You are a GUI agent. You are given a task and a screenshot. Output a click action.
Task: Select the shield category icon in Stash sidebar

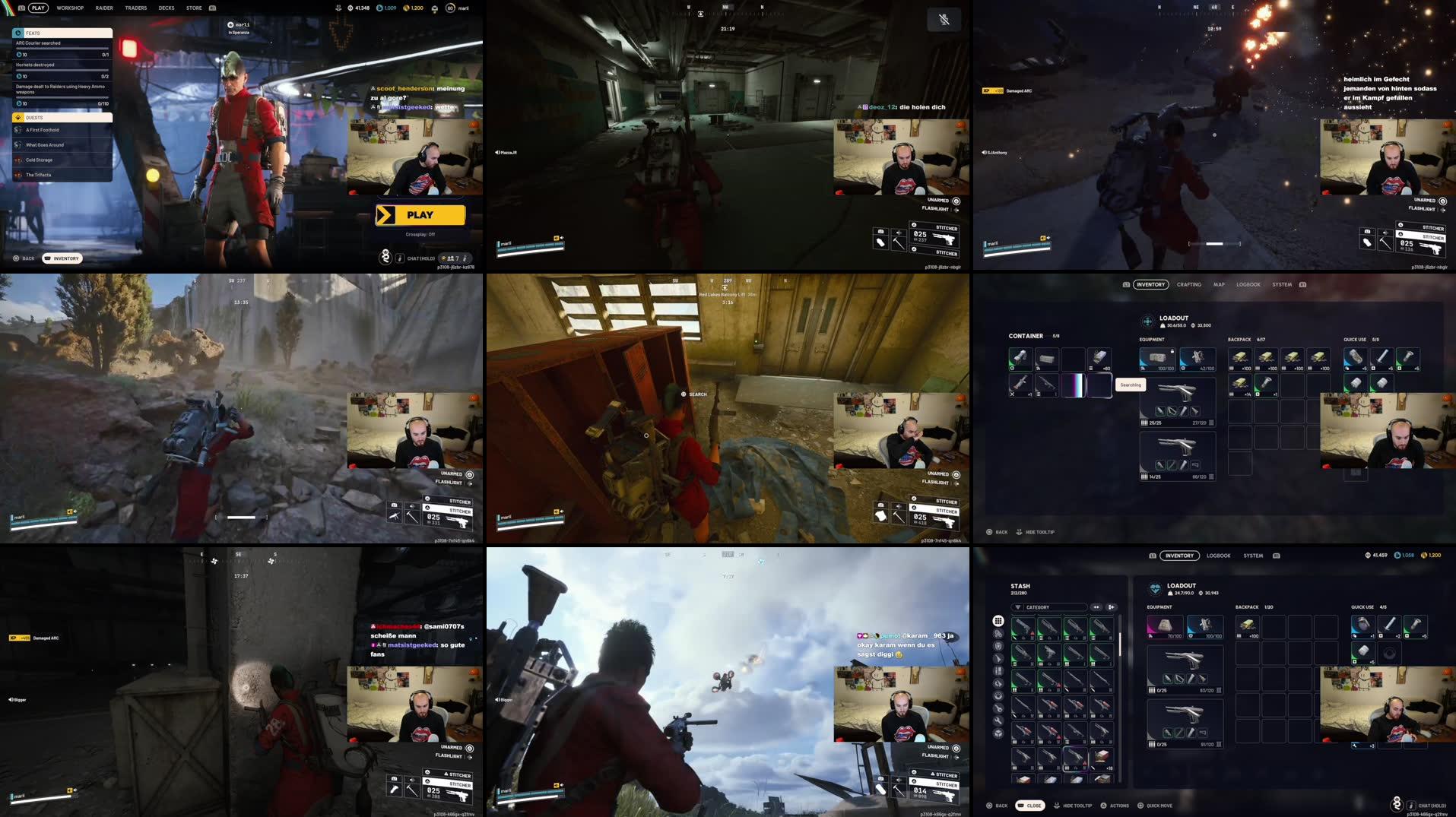pyautogui.click(x=998, y=646)
